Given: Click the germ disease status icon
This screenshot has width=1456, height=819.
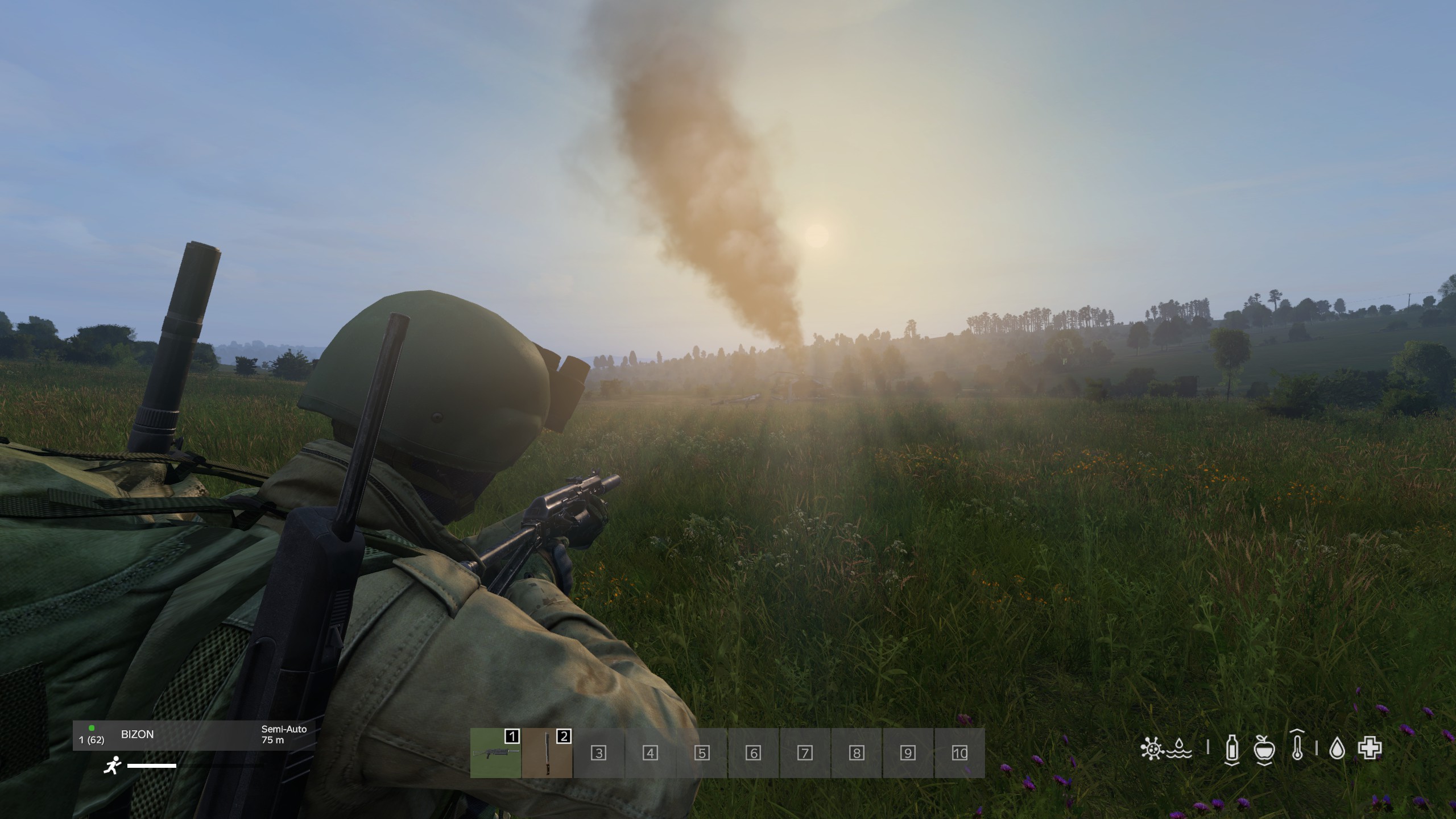Looking at the screenshot, I should pyautogui.click(x=1152, y=748).
